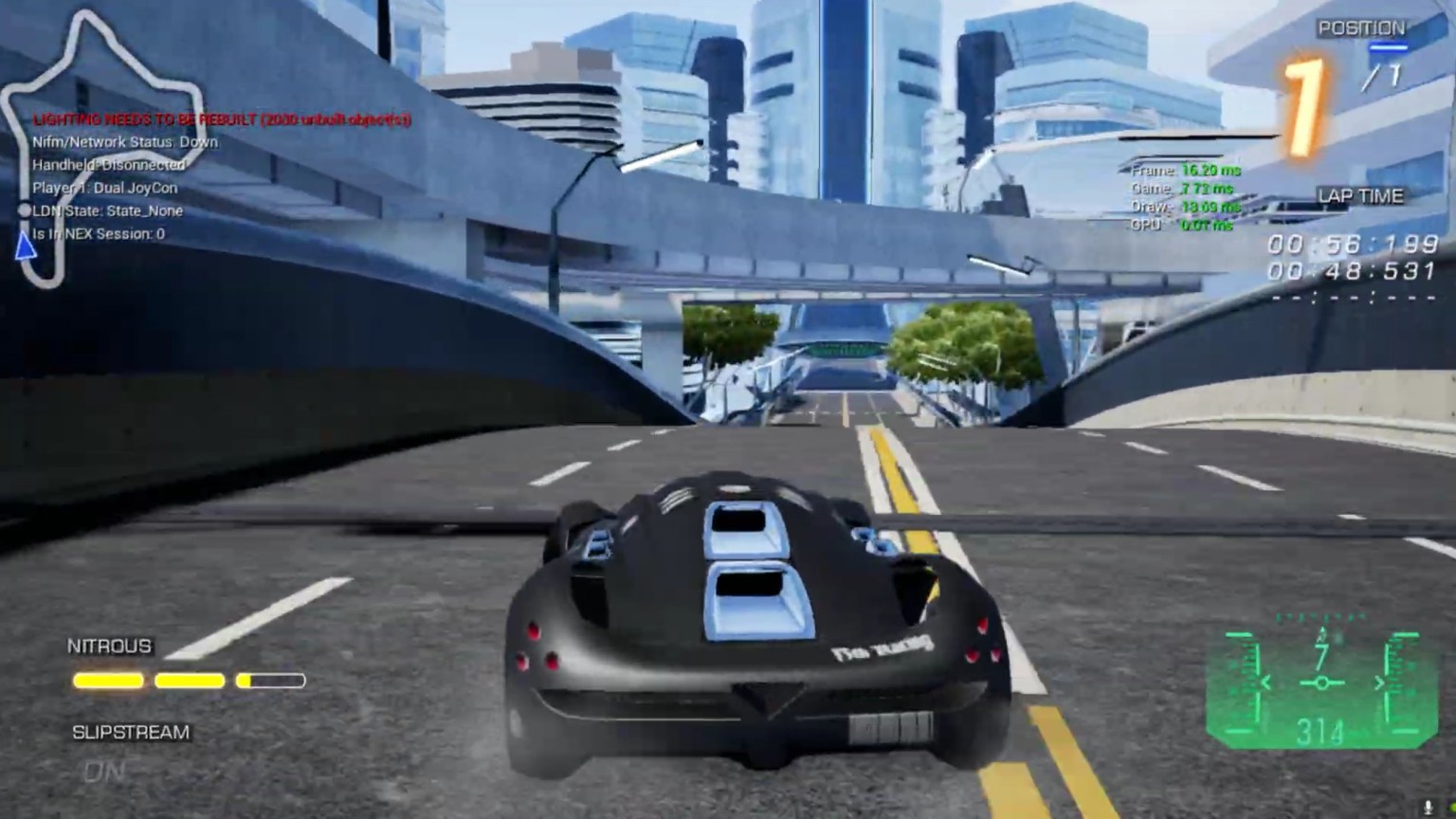Toggle Nifm/Network Status from Down
Image resolution: width=1456 pixels, height=819 pixels.
pyautogui.click(x=125, y=141)
